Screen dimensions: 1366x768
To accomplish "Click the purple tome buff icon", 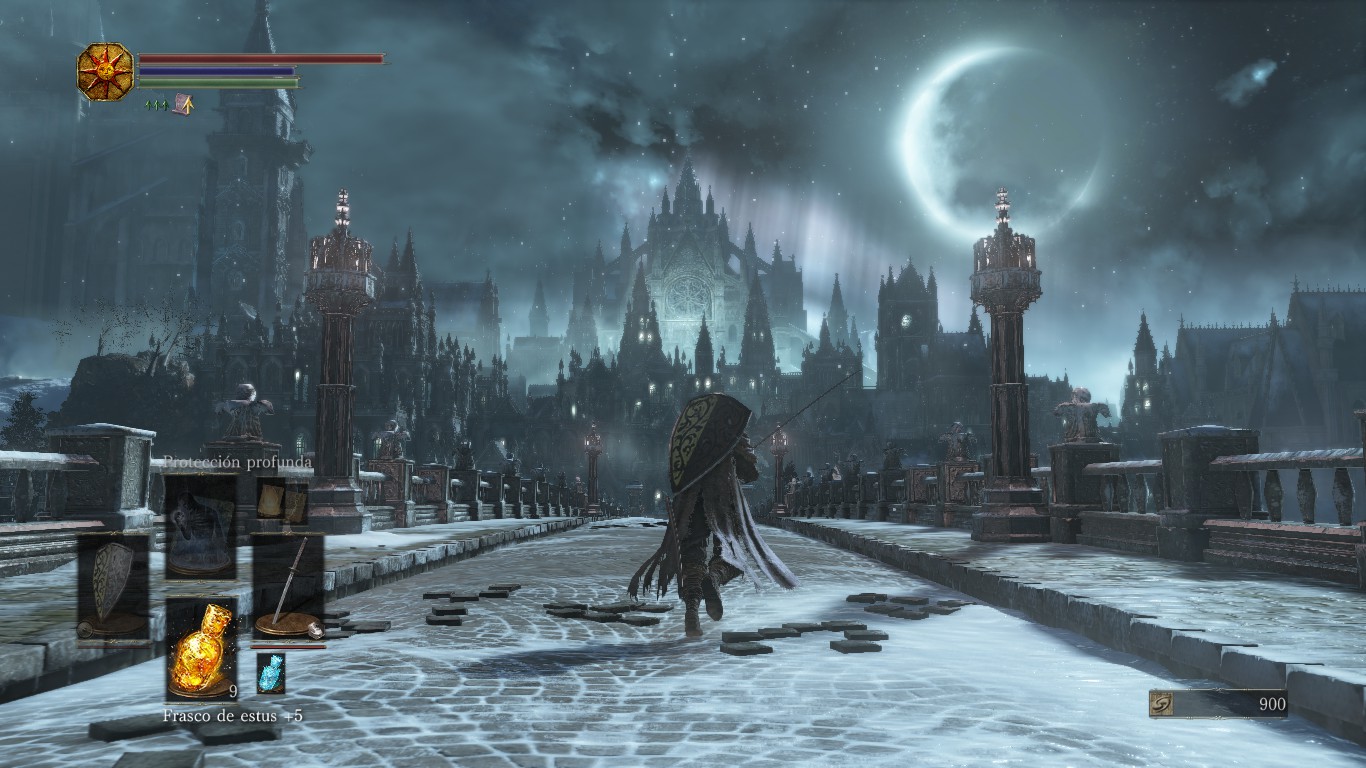I will [183, 104].
